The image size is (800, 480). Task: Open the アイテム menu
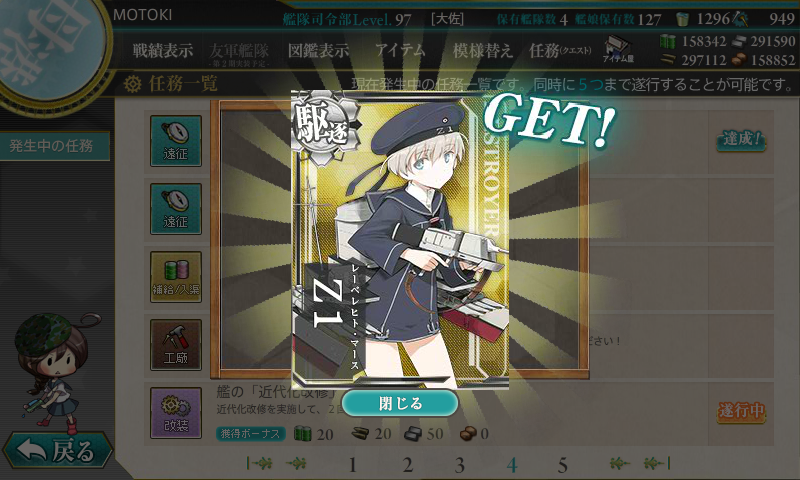[x=400, y=50]
